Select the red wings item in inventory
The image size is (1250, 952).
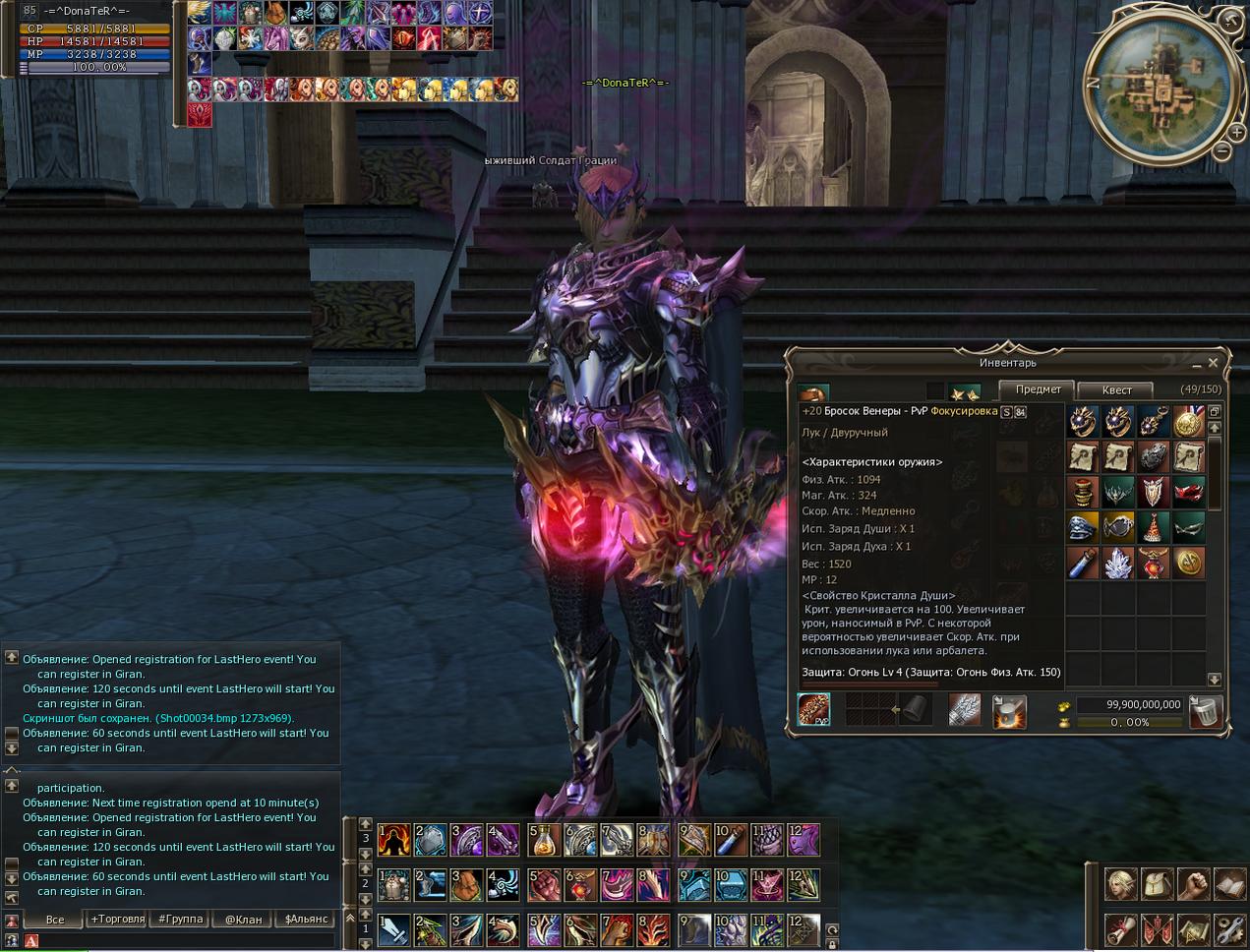coord(1188,493)
